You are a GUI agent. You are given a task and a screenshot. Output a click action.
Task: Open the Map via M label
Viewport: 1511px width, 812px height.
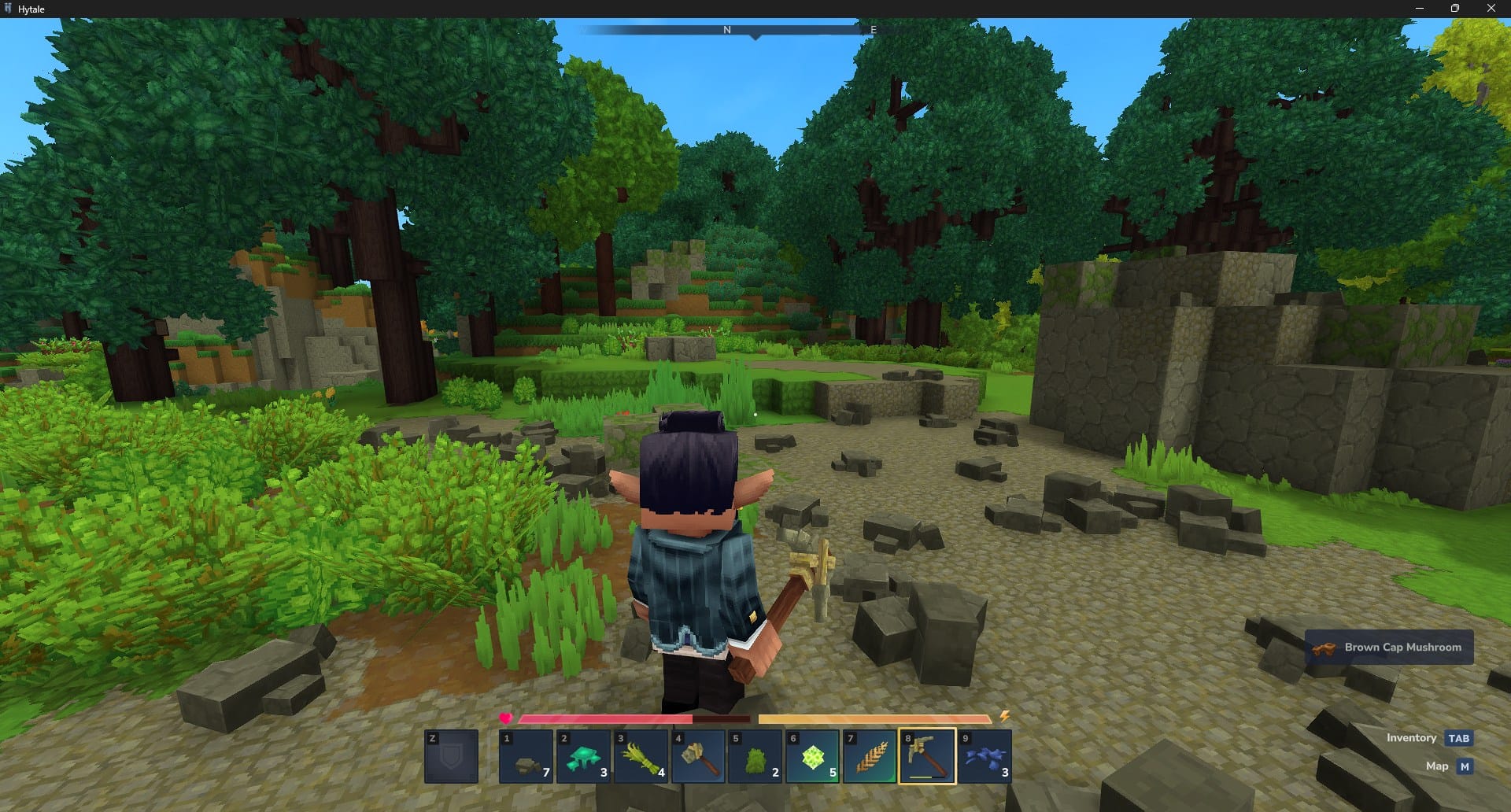(1465, 766)
